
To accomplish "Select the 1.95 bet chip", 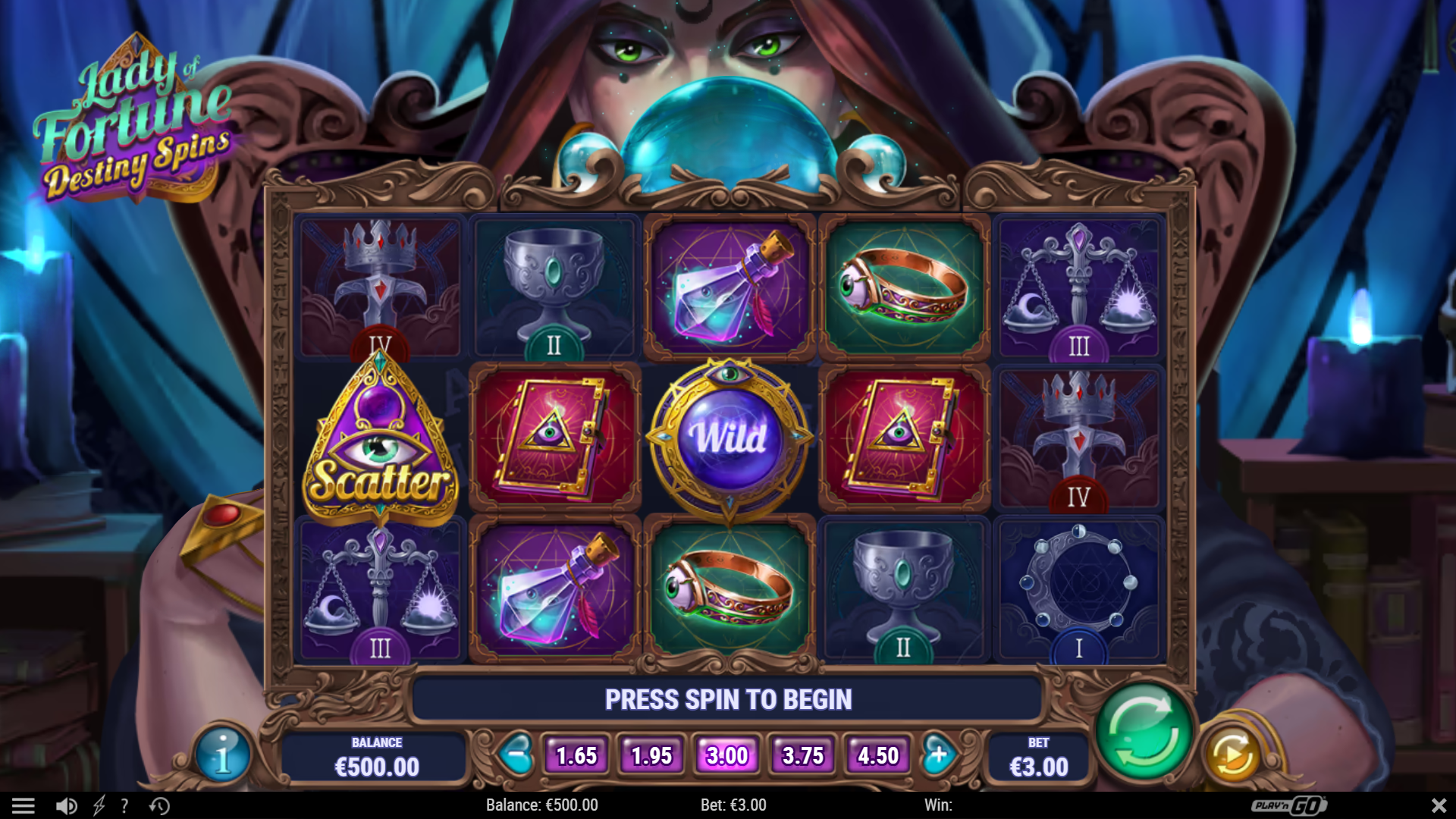I will click(x=651, y=755).
